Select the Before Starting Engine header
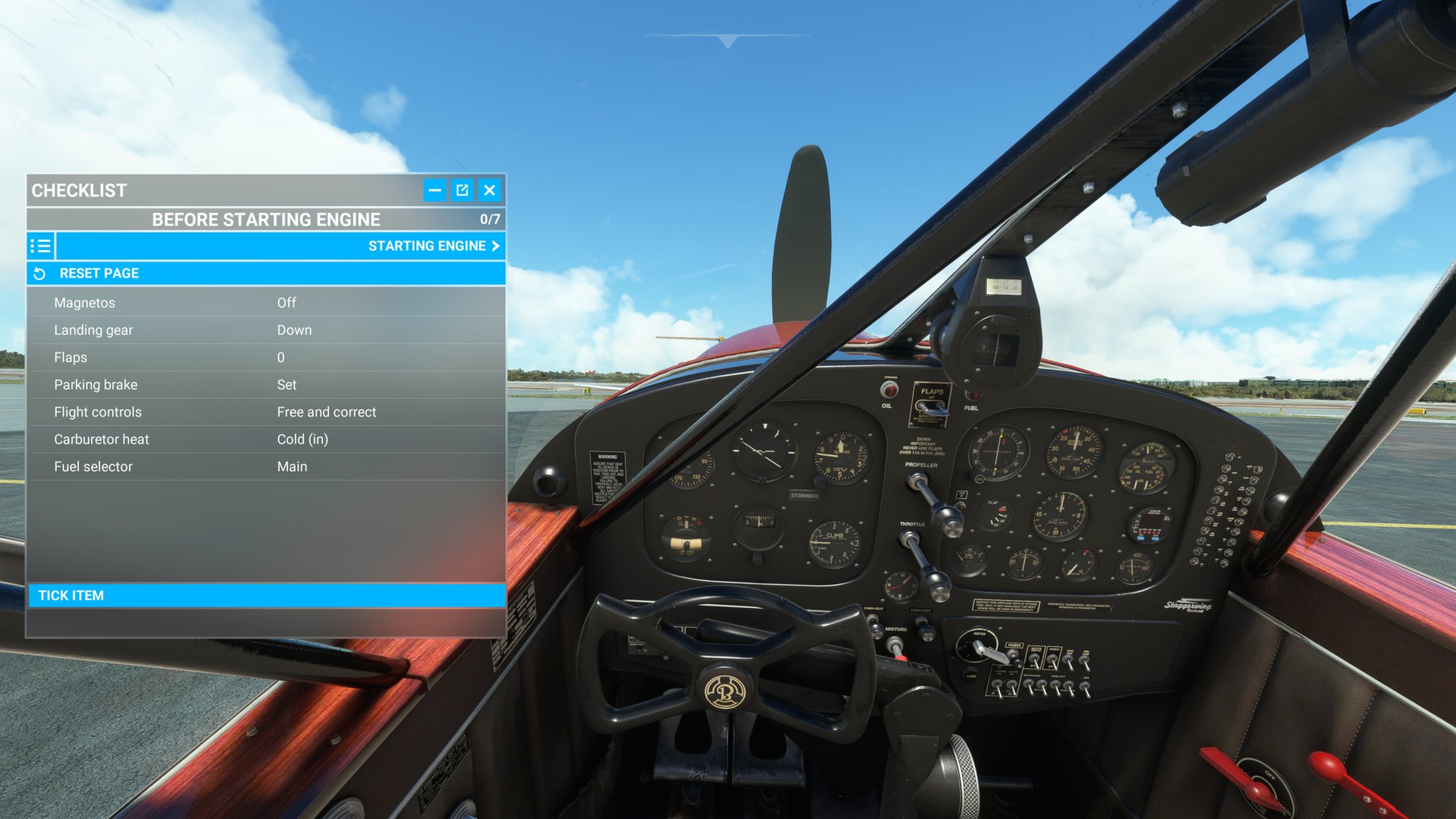Viewport: 1456px width, 819px height. pyautogui.click(x=267, y=219)
